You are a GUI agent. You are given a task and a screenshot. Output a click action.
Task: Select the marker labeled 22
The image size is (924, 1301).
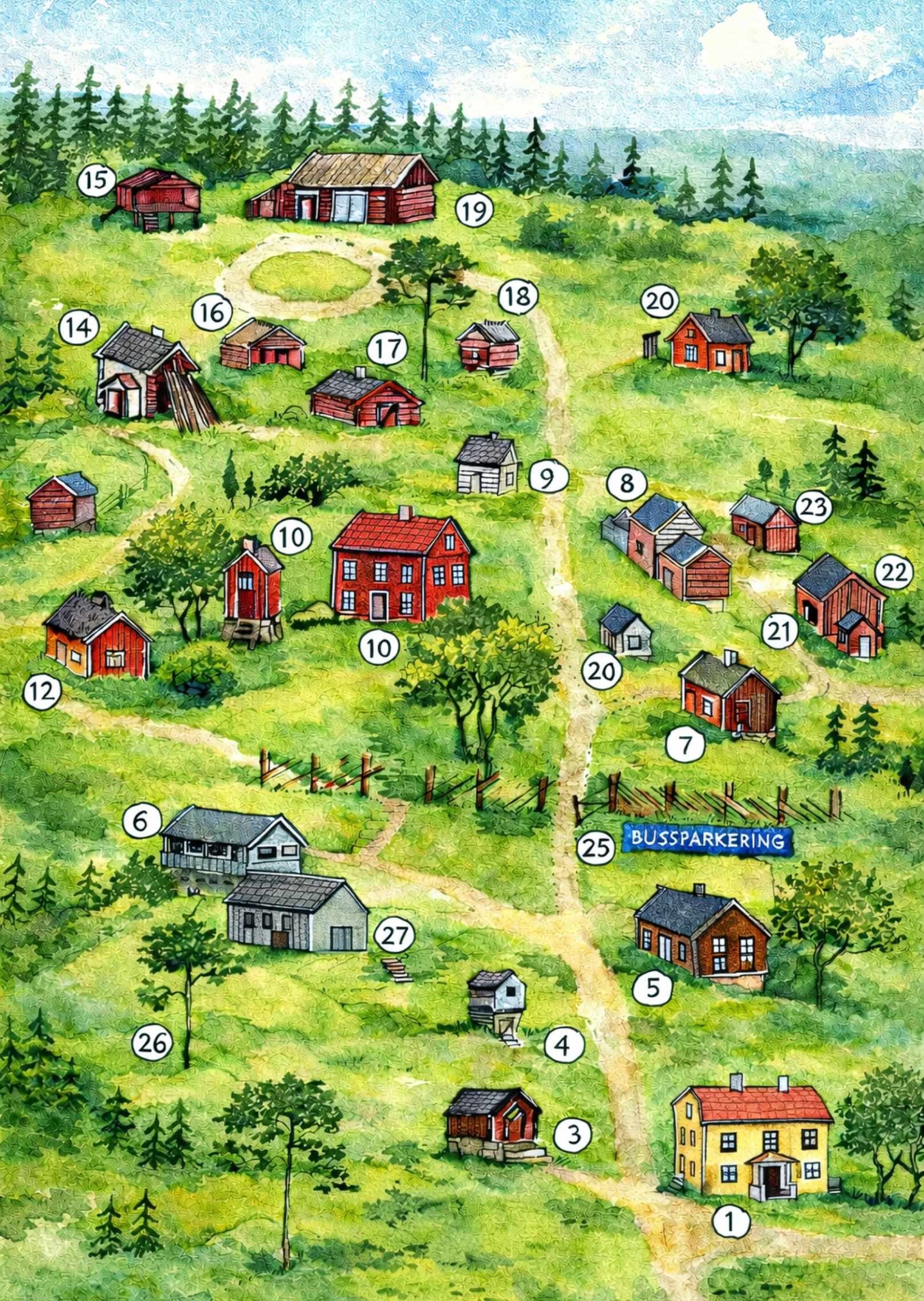click(894, 572)
